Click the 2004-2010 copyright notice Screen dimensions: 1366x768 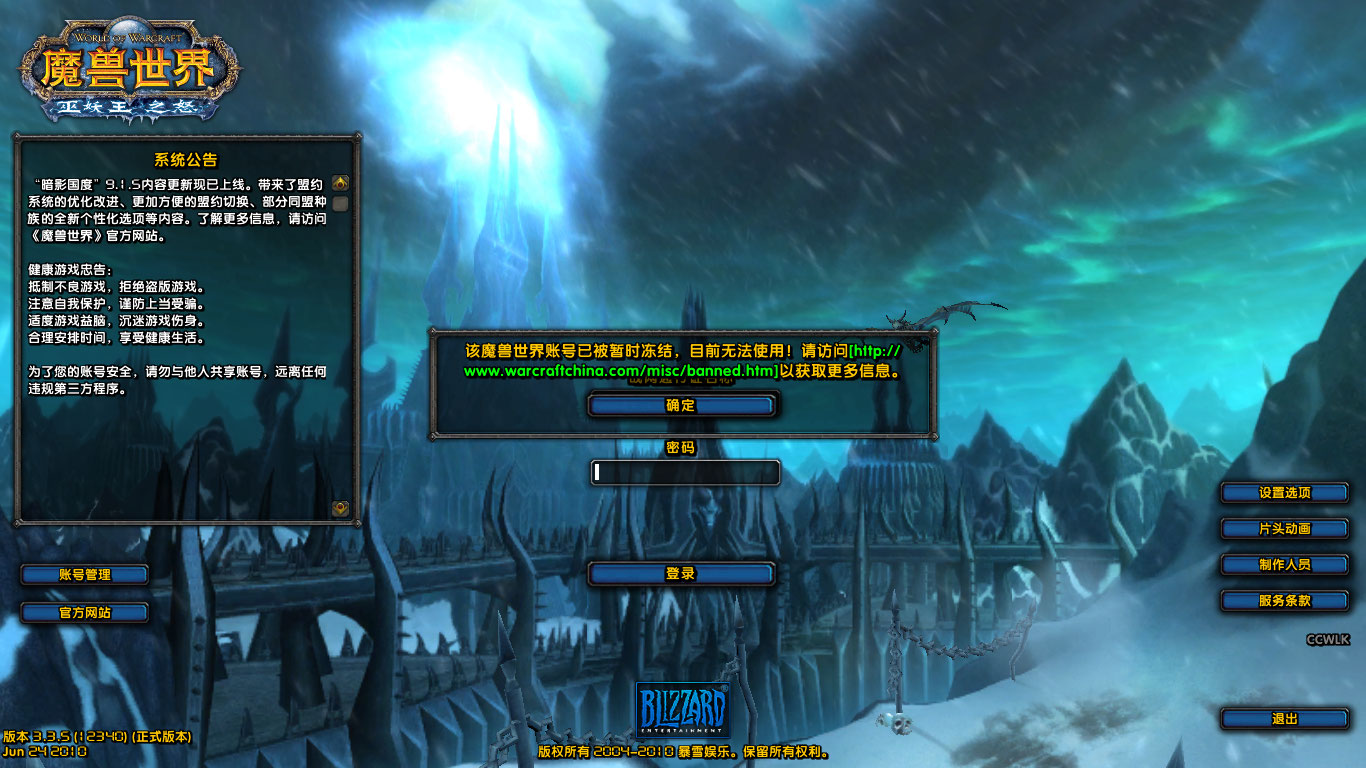pos(683,751)
